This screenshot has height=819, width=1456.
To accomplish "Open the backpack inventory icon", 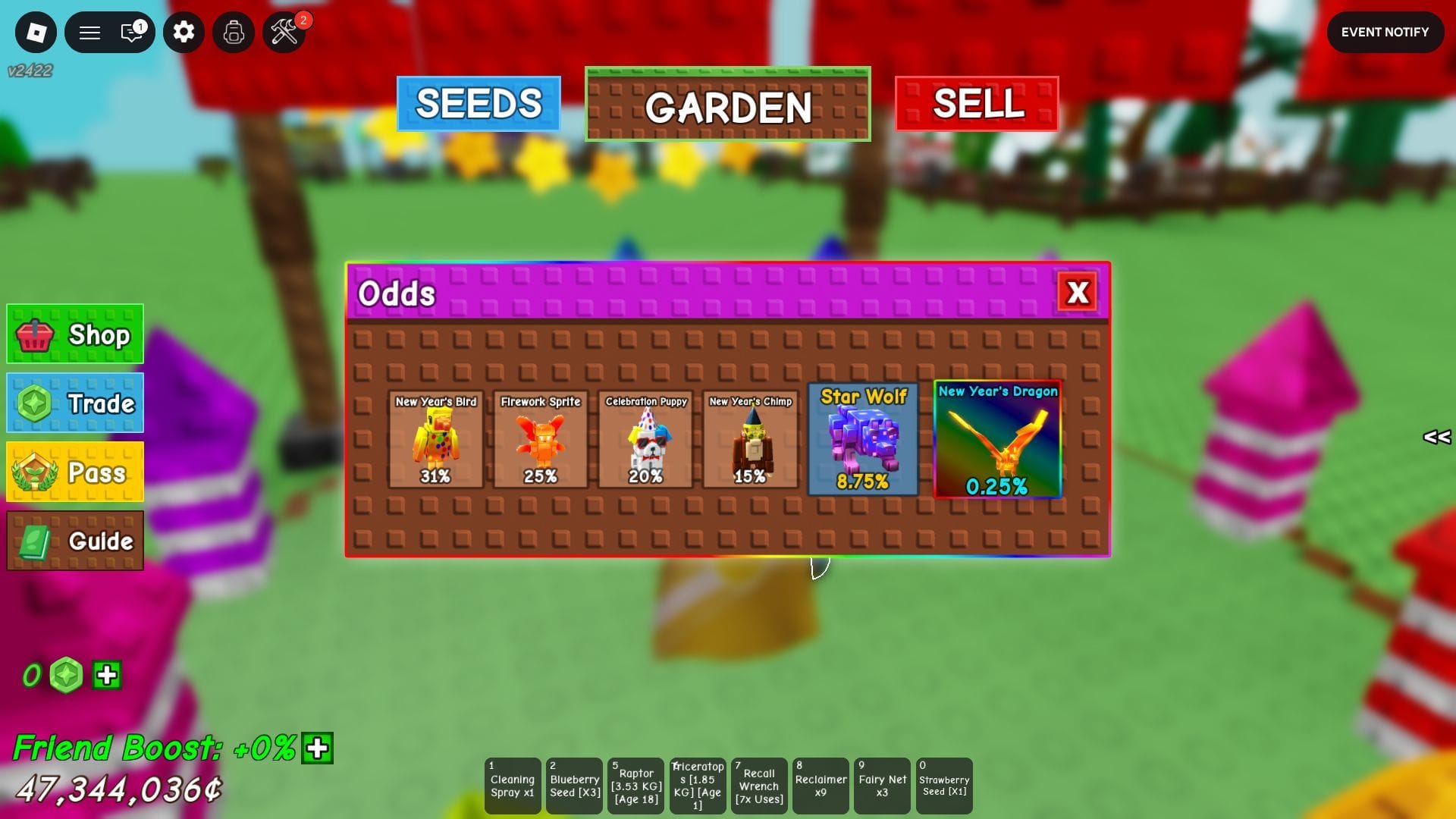I will (233, 32).
